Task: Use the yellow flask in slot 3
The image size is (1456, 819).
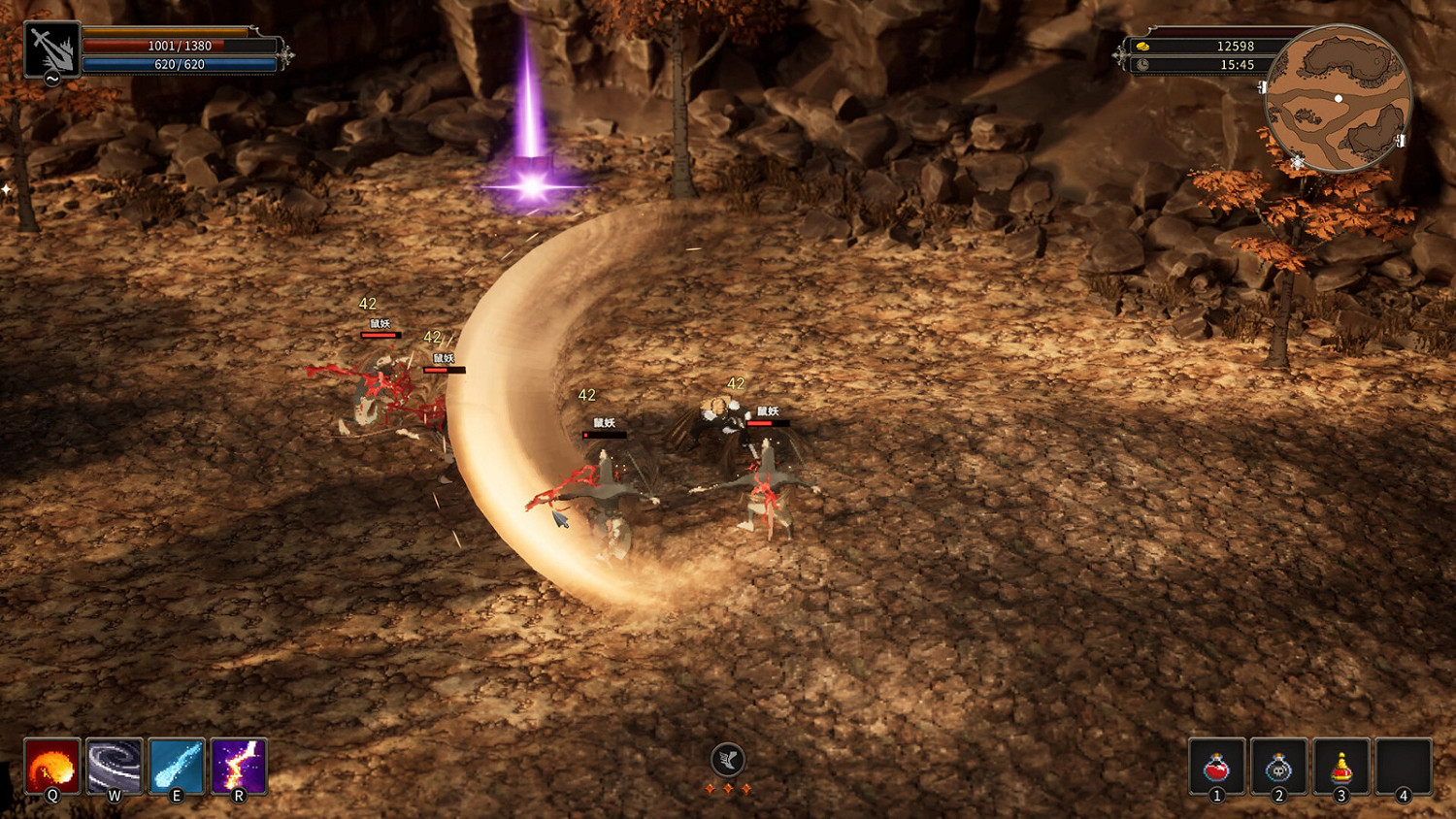Action: point(1341,768)
